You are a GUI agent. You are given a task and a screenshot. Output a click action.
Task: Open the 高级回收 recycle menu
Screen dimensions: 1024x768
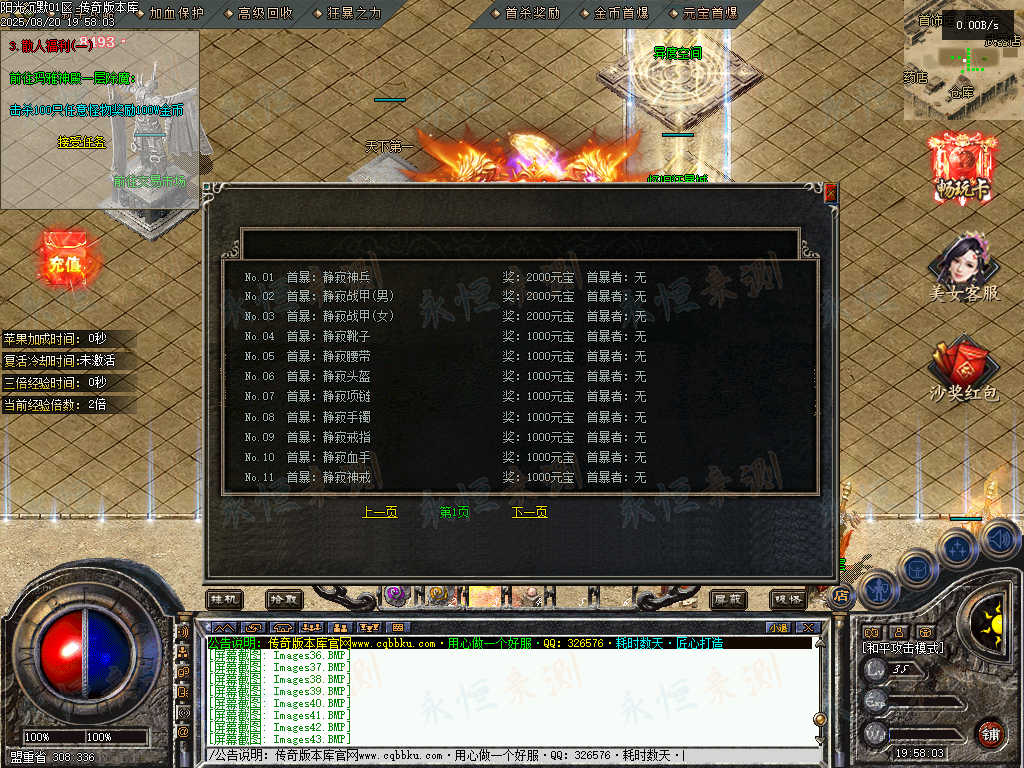(x=265, y=13)
